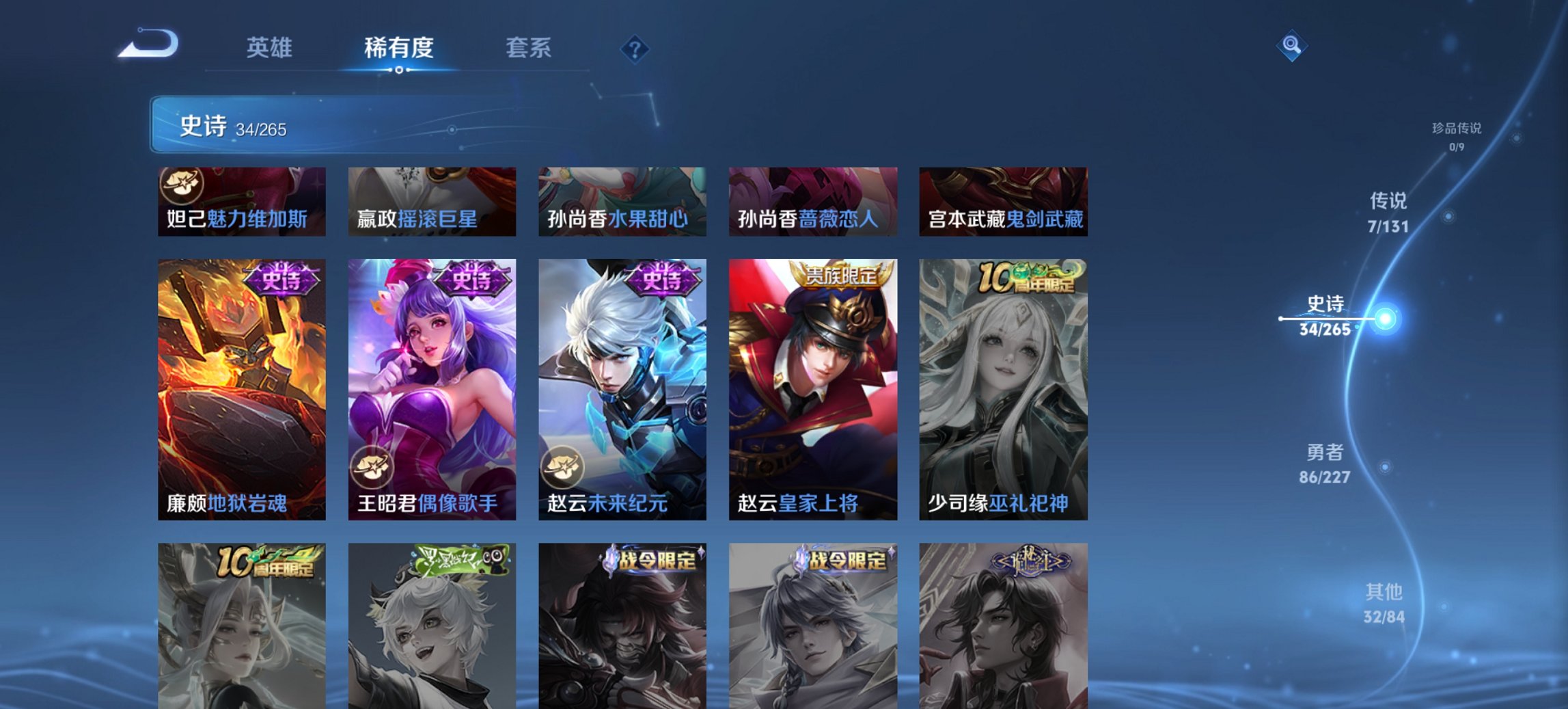Open the search magnifier icon
Viewport: 1568px width, 709px height.
tap(1290, 46)
